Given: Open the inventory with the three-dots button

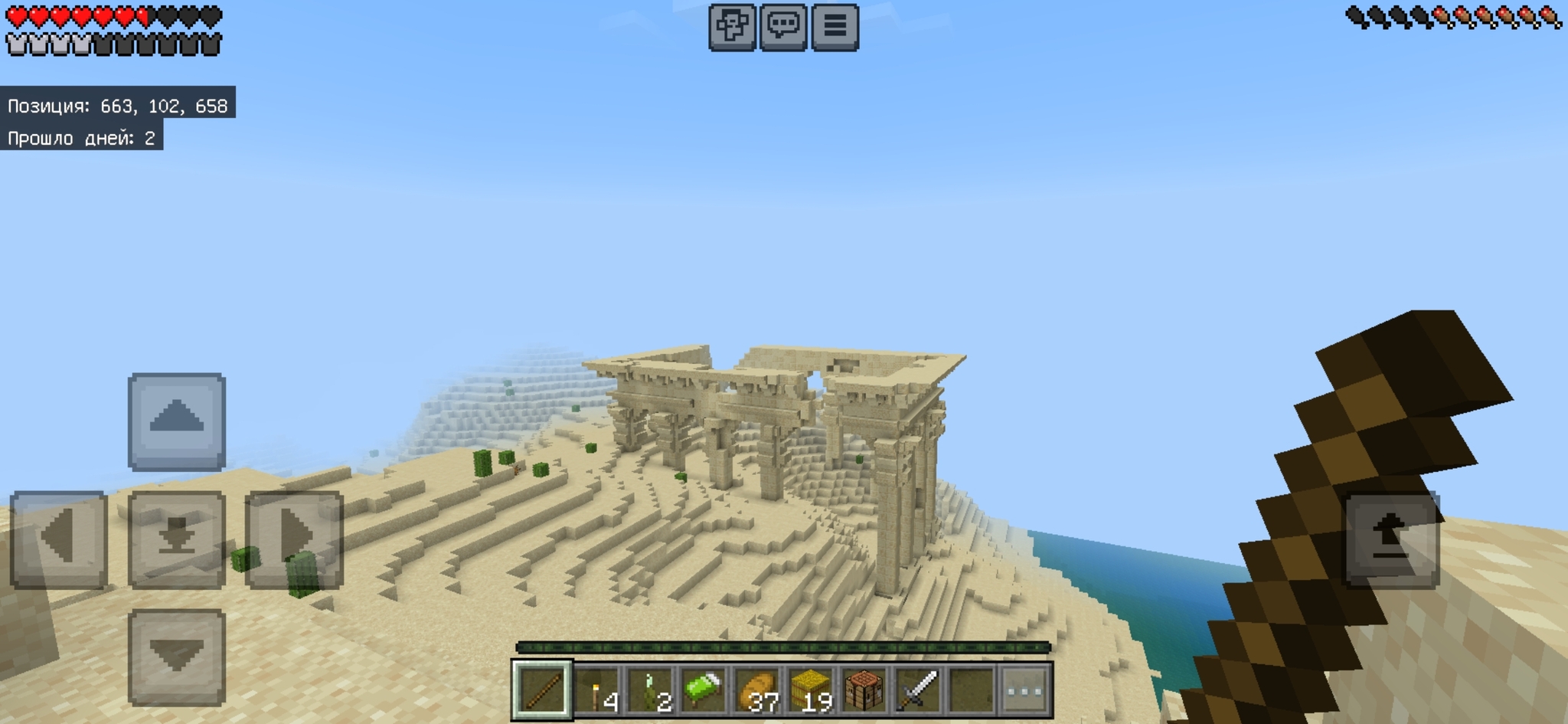Looking at the screenshot, I should [x=1024, y=690].
